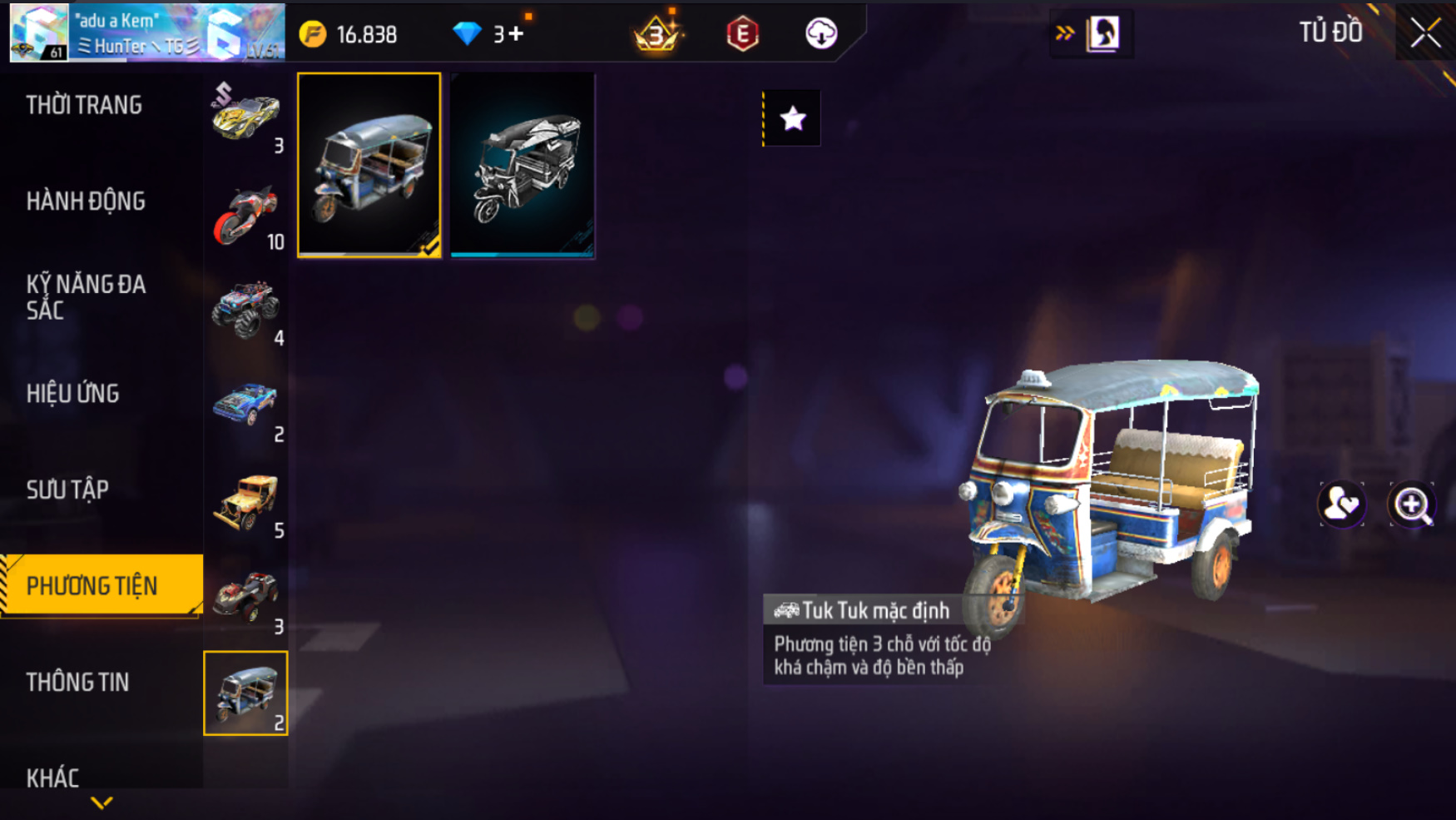
Task: Zoom in on the vehicle with magnifier
Action: [x=1412, y=504]
